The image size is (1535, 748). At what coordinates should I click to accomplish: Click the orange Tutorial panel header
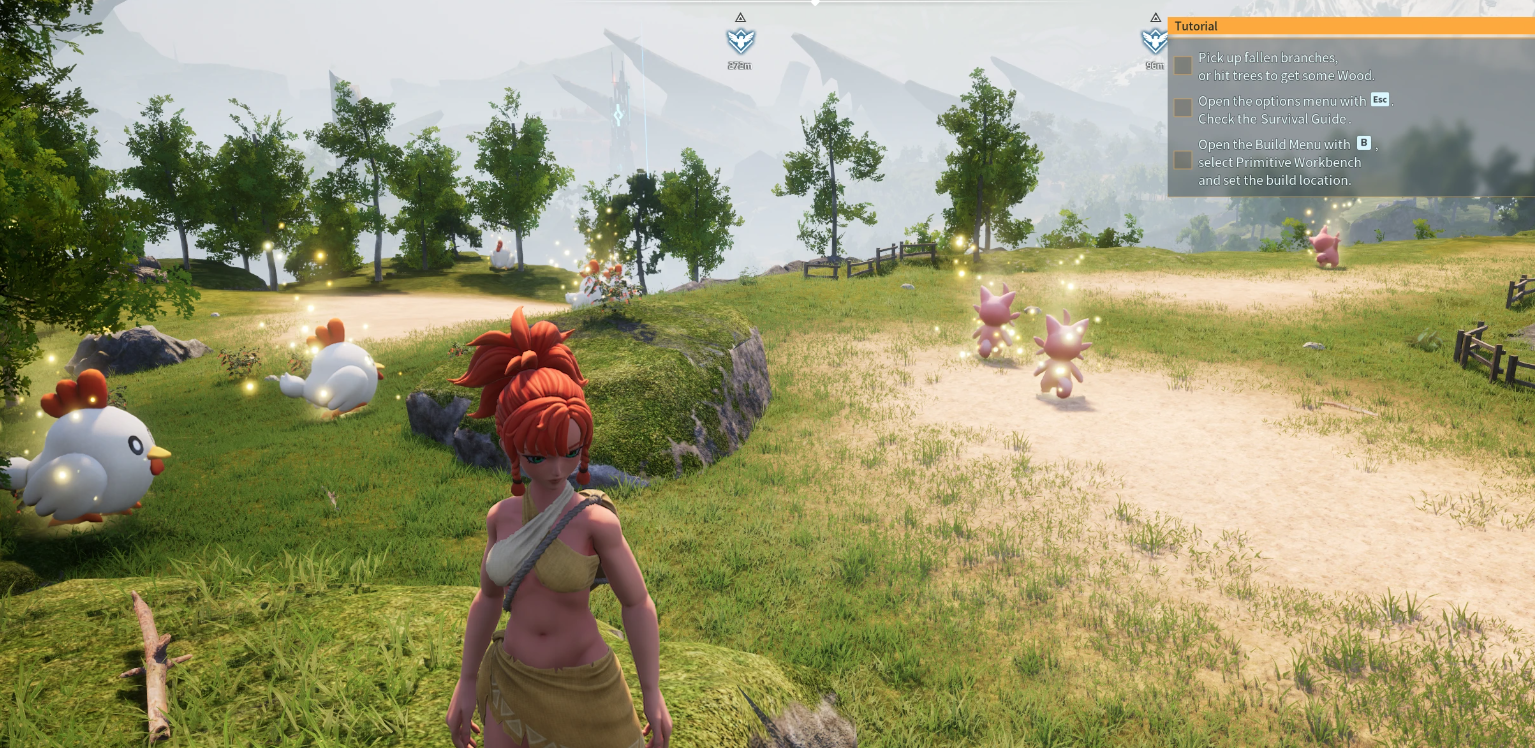pos(1350,26)
